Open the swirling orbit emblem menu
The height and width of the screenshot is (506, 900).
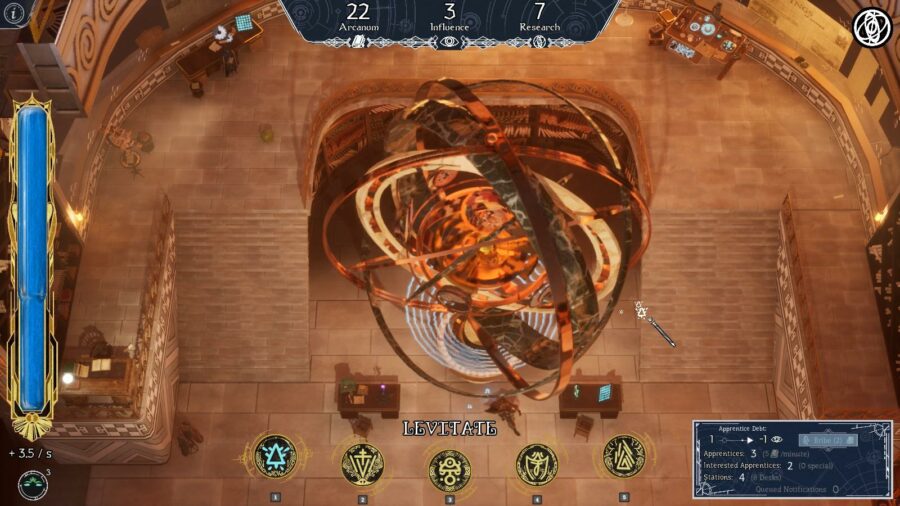click(x=871, y=27)
